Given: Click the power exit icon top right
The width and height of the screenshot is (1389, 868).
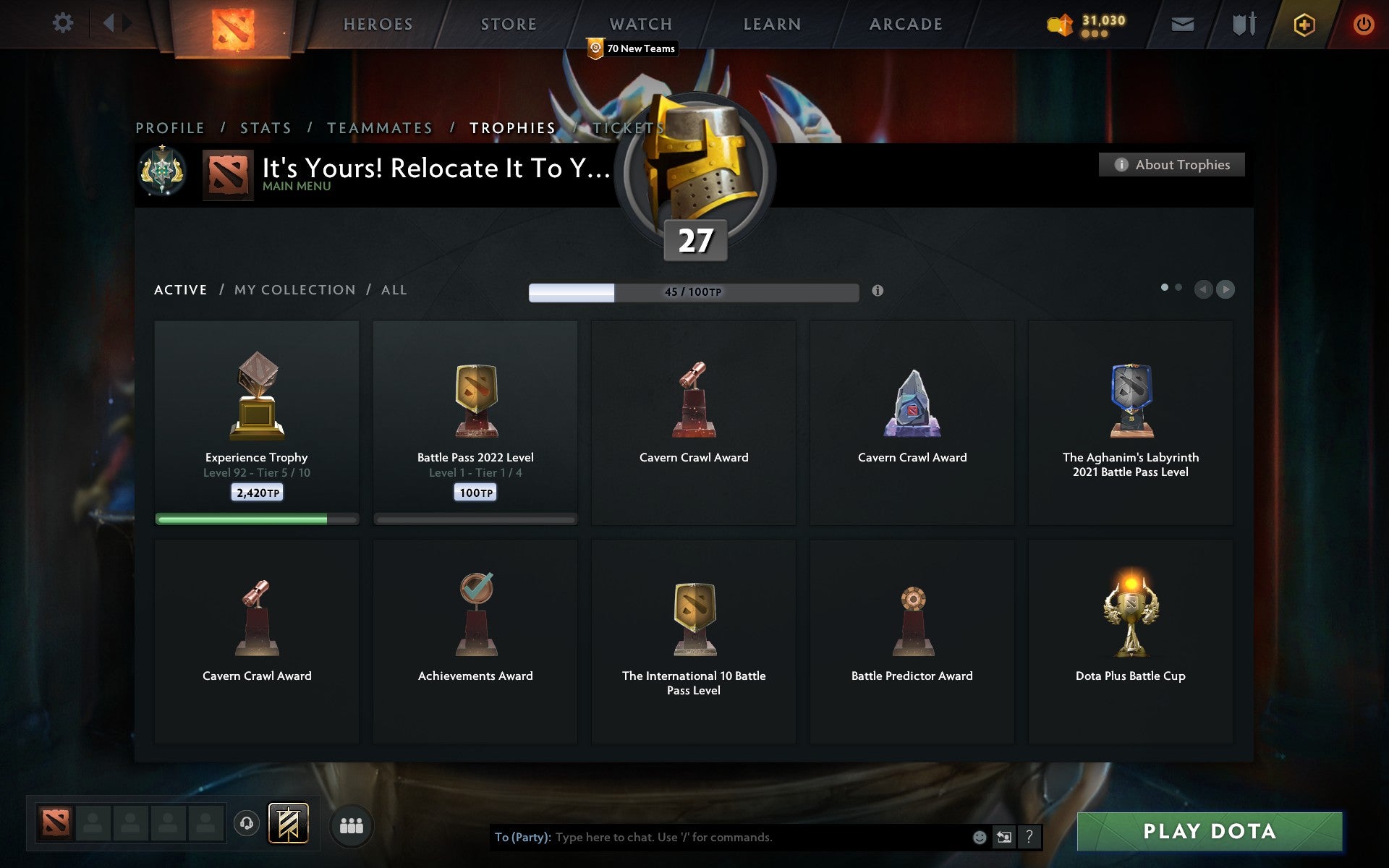Looking at the screenshot, I should 1363,23.
